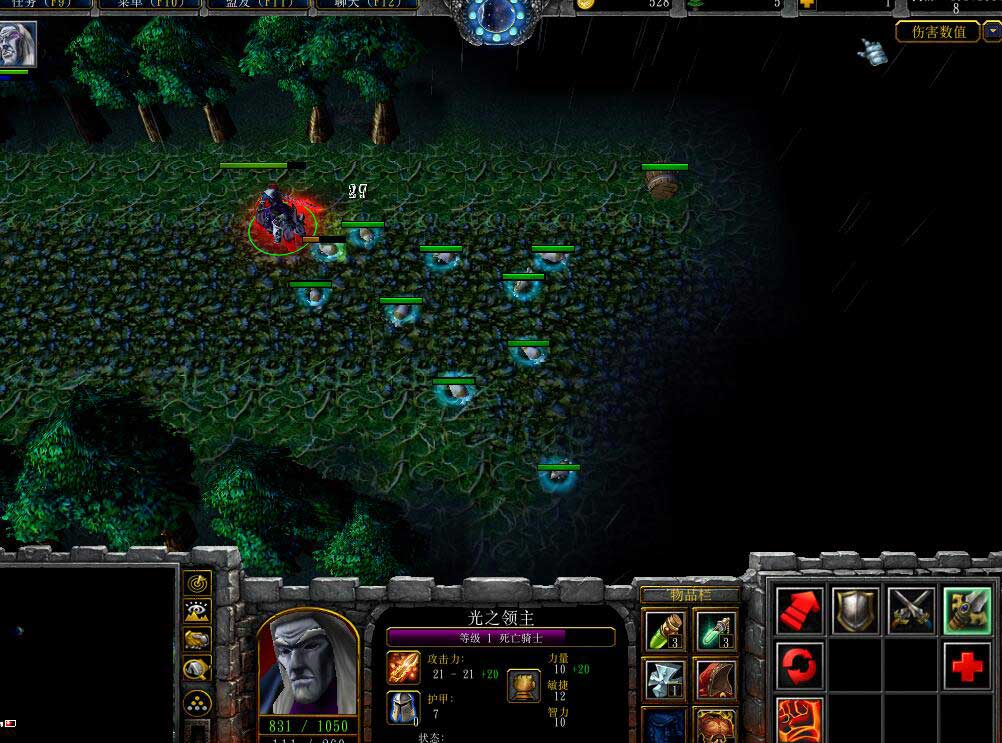This screenshot has width=1002, height=743.
Task: Click the formation movement toggle button
Action: click(x=197, y=703)
